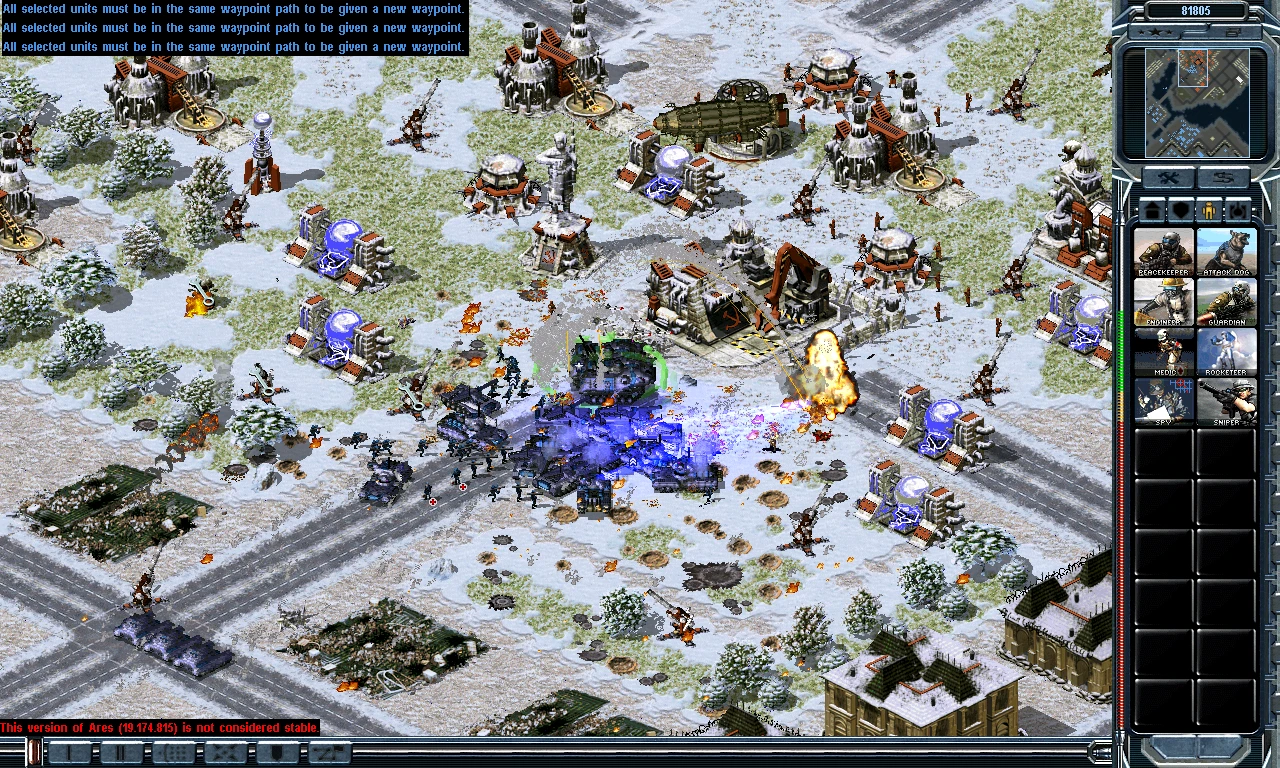This screenshot has width=1280, height=768.
Task: Select the Engineer build icon
Action: (x=1165, y=301)
